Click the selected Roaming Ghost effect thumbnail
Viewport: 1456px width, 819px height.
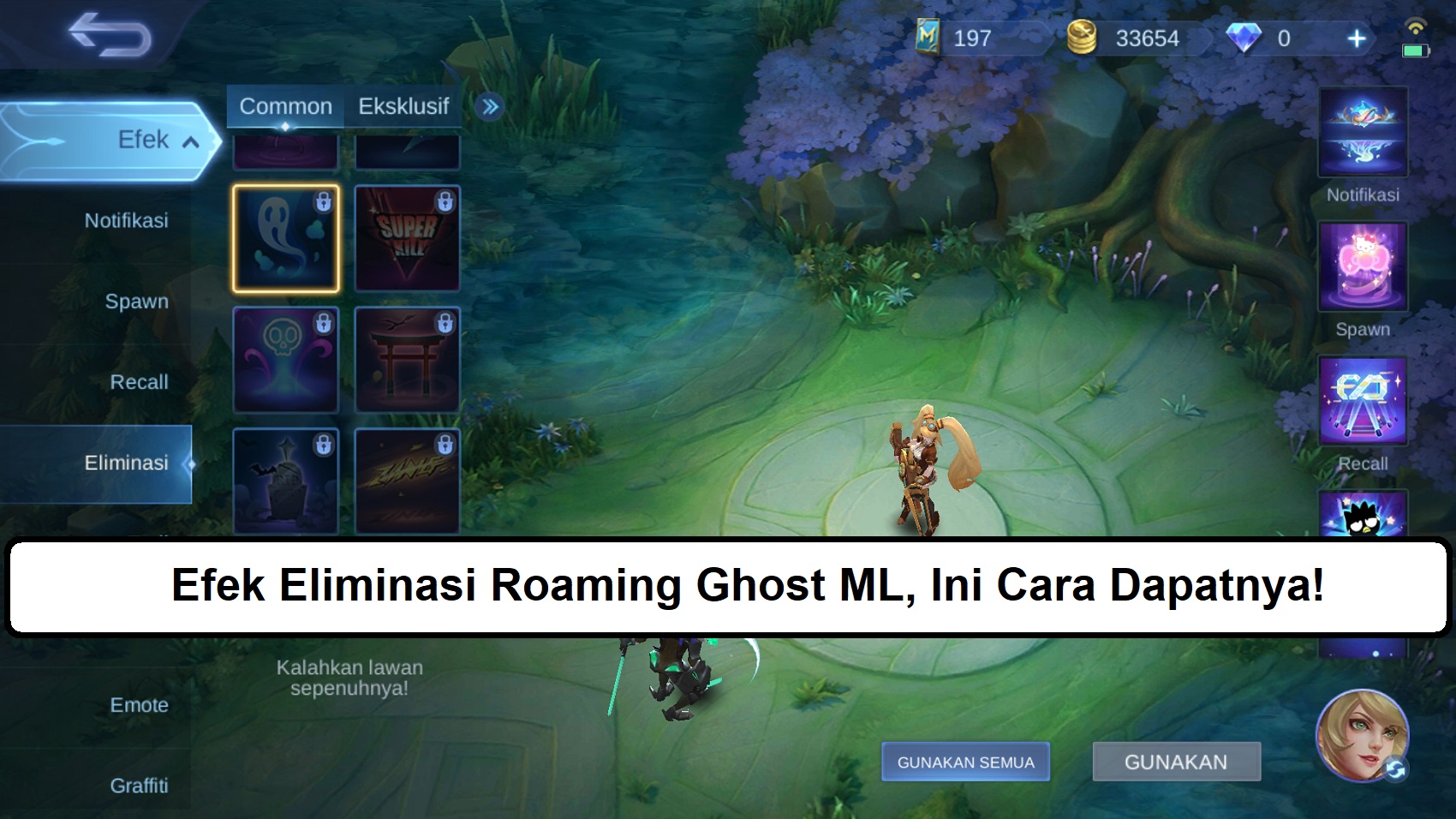(285, 239)
